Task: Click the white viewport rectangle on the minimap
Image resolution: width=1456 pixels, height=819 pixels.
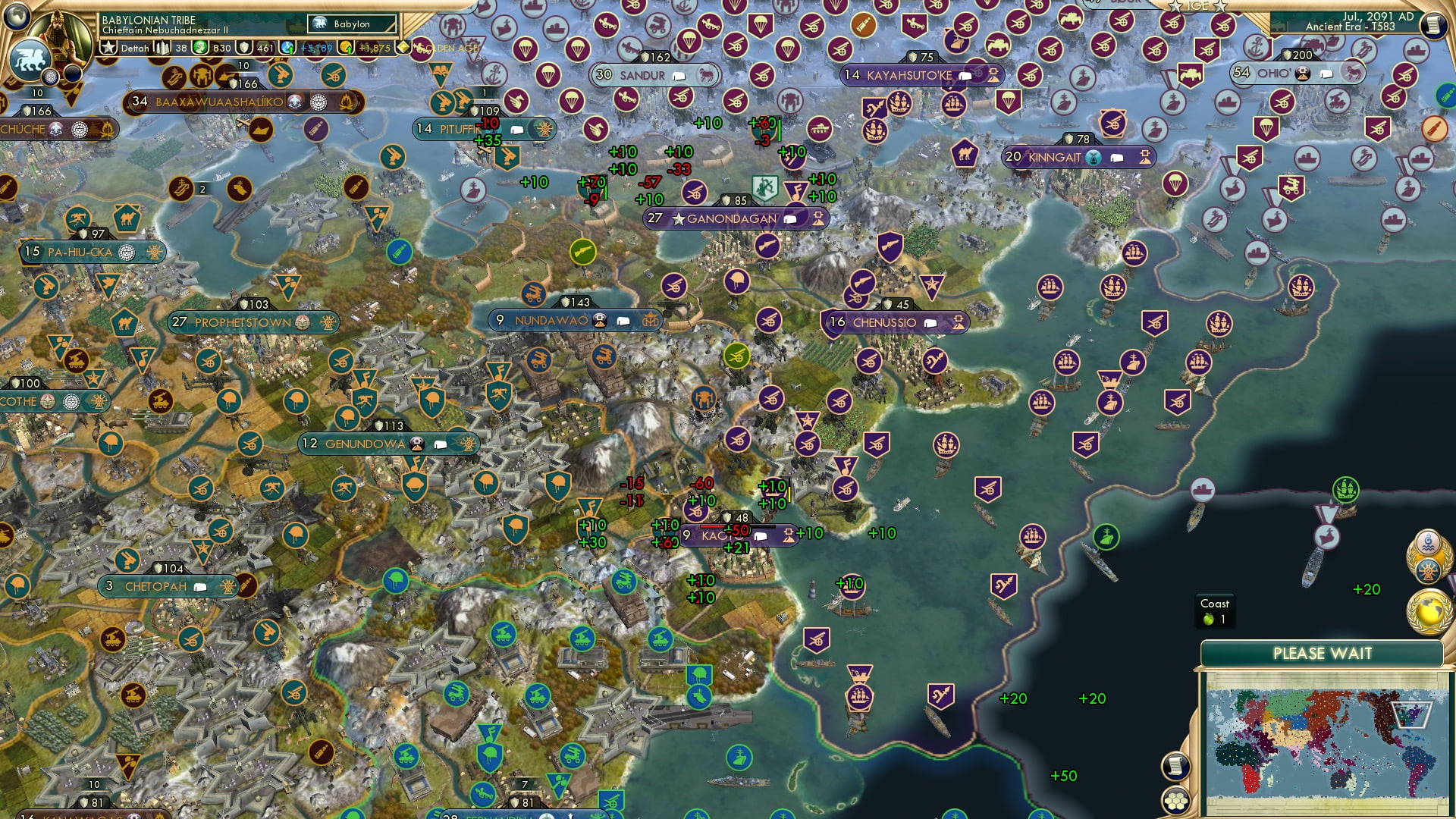Action: coord(1413,715)
